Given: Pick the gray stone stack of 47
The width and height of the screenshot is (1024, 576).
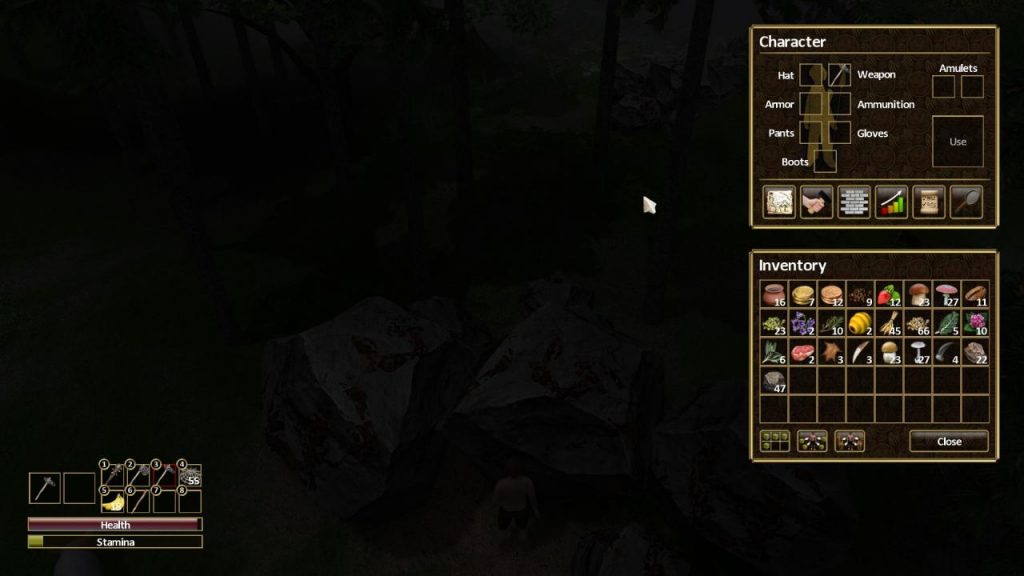Looking at the screenshot, I should pyautogui.click(x=774, y=381).
